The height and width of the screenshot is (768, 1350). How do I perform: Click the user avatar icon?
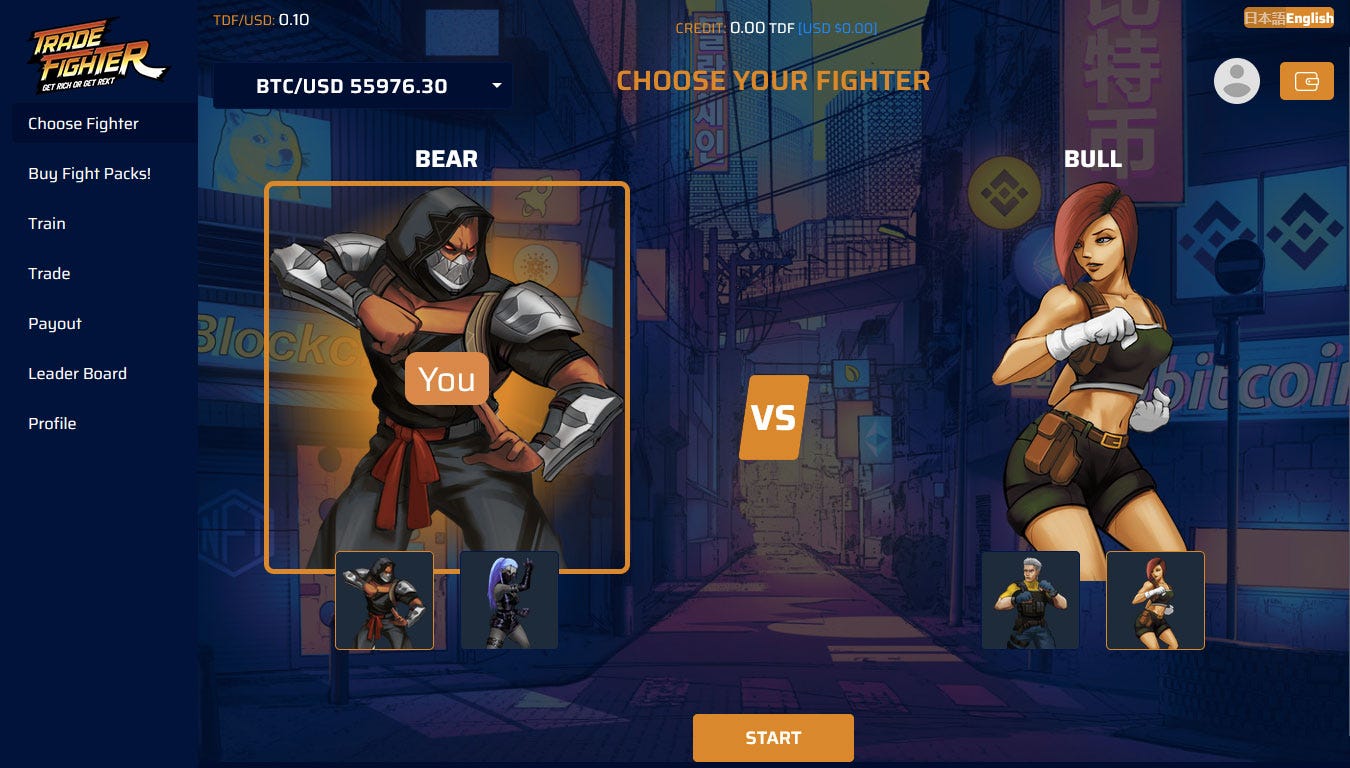[1237, 82]
